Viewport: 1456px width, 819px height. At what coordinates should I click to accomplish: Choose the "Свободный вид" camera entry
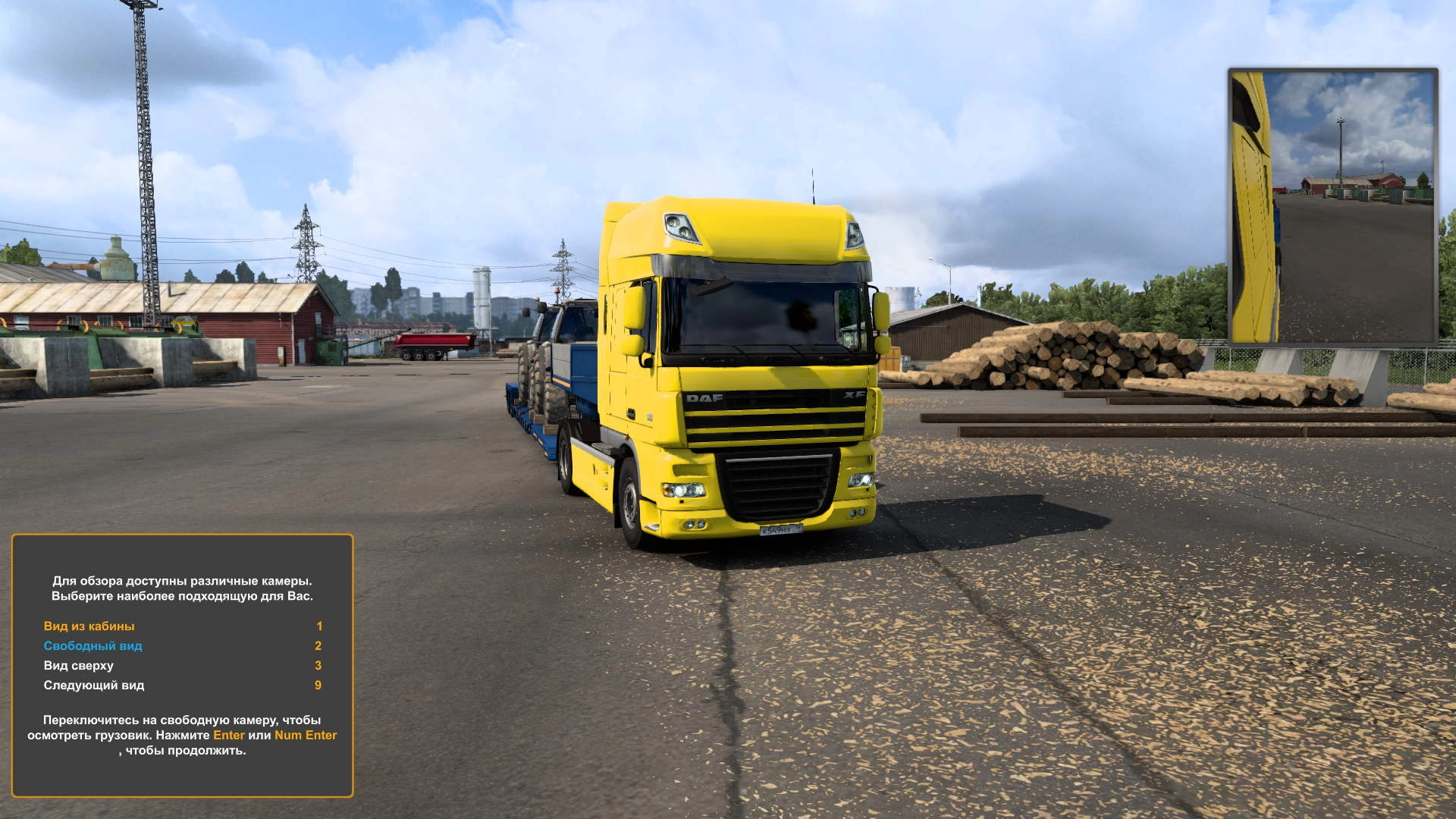[x=93, y=646]
